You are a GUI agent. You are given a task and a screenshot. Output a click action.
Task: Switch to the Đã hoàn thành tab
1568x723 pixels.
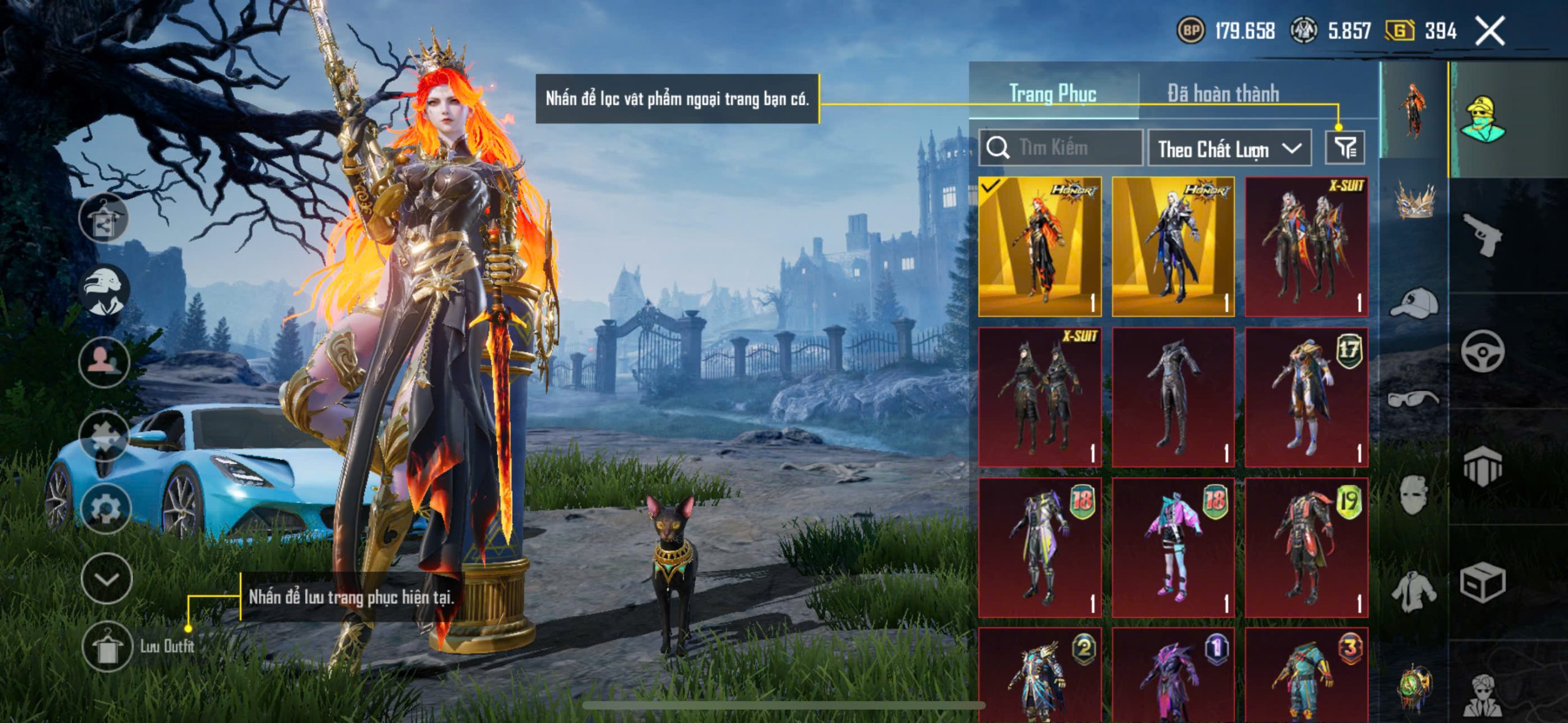click(x=1223, y=94)
